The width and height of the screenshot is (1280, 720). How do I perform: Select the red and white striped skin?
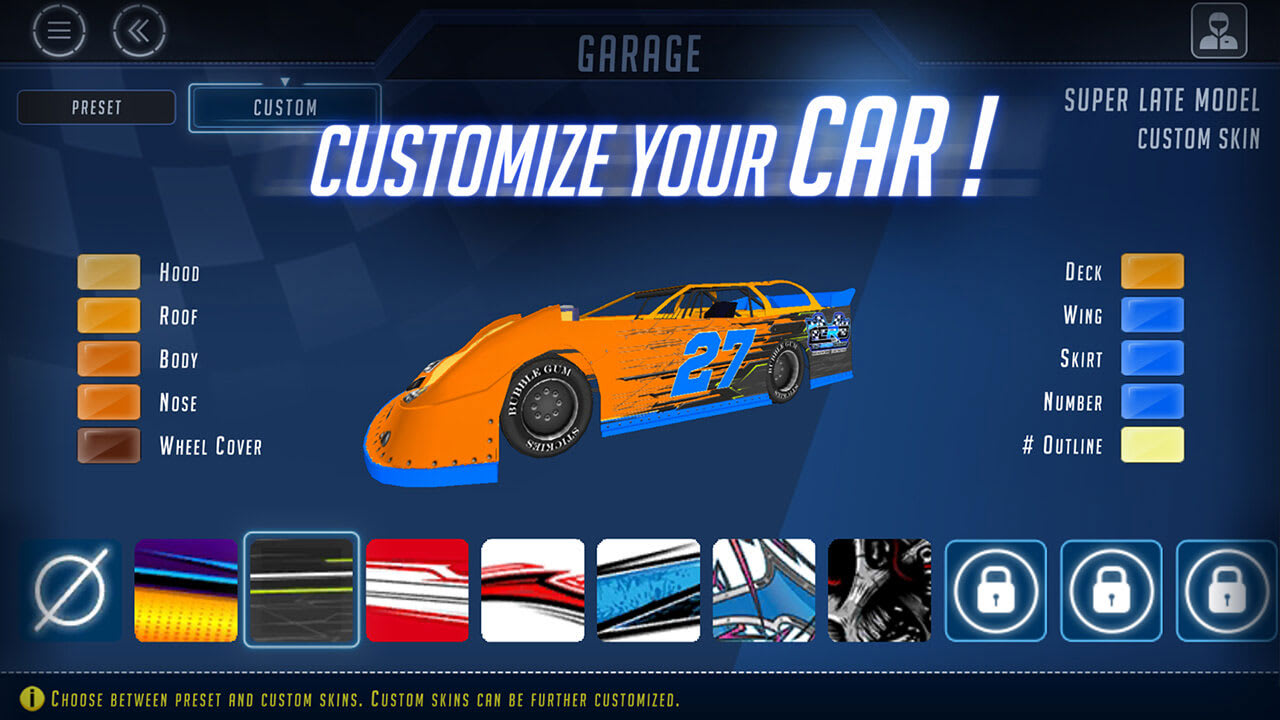tap(419, 590)
